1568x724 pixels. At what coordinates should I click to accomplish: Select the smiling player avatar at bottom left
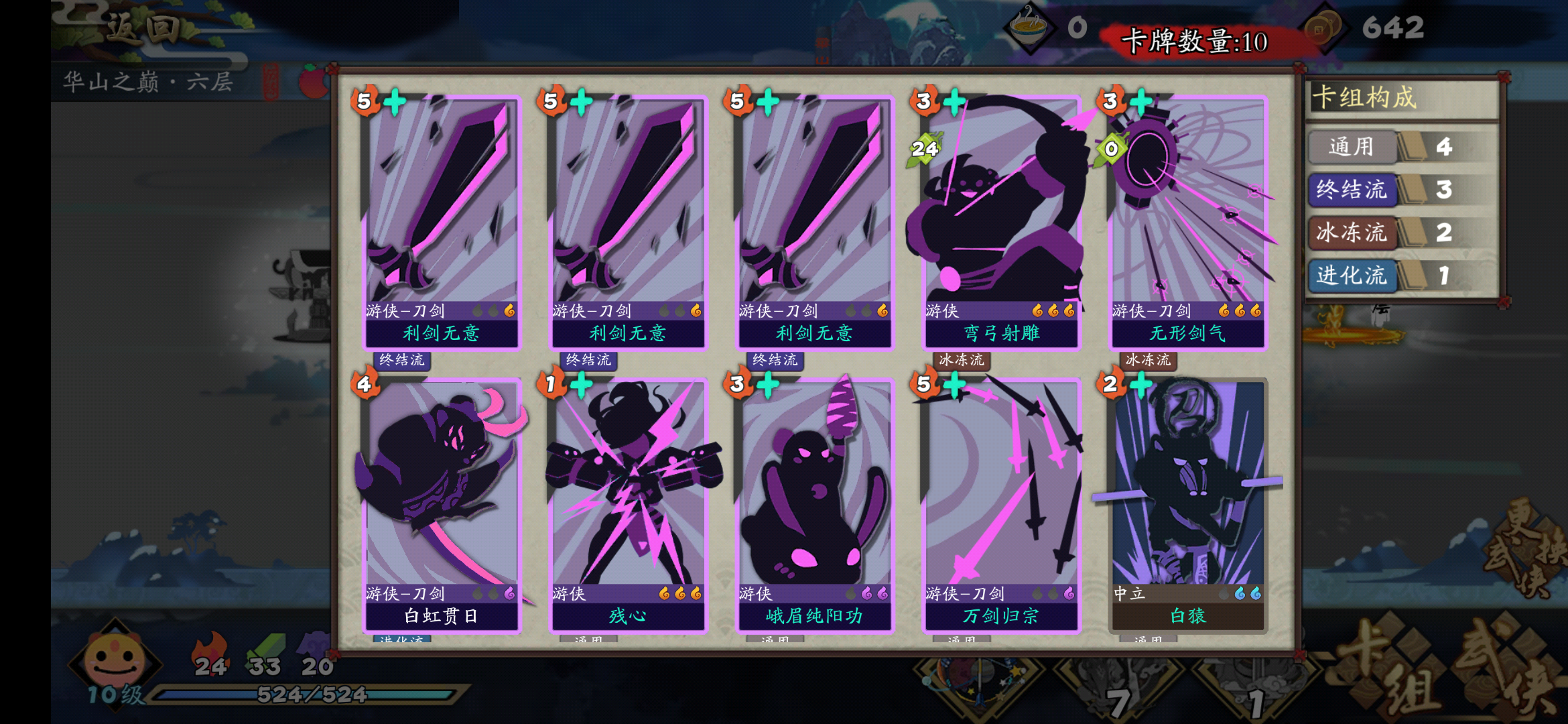114,660
